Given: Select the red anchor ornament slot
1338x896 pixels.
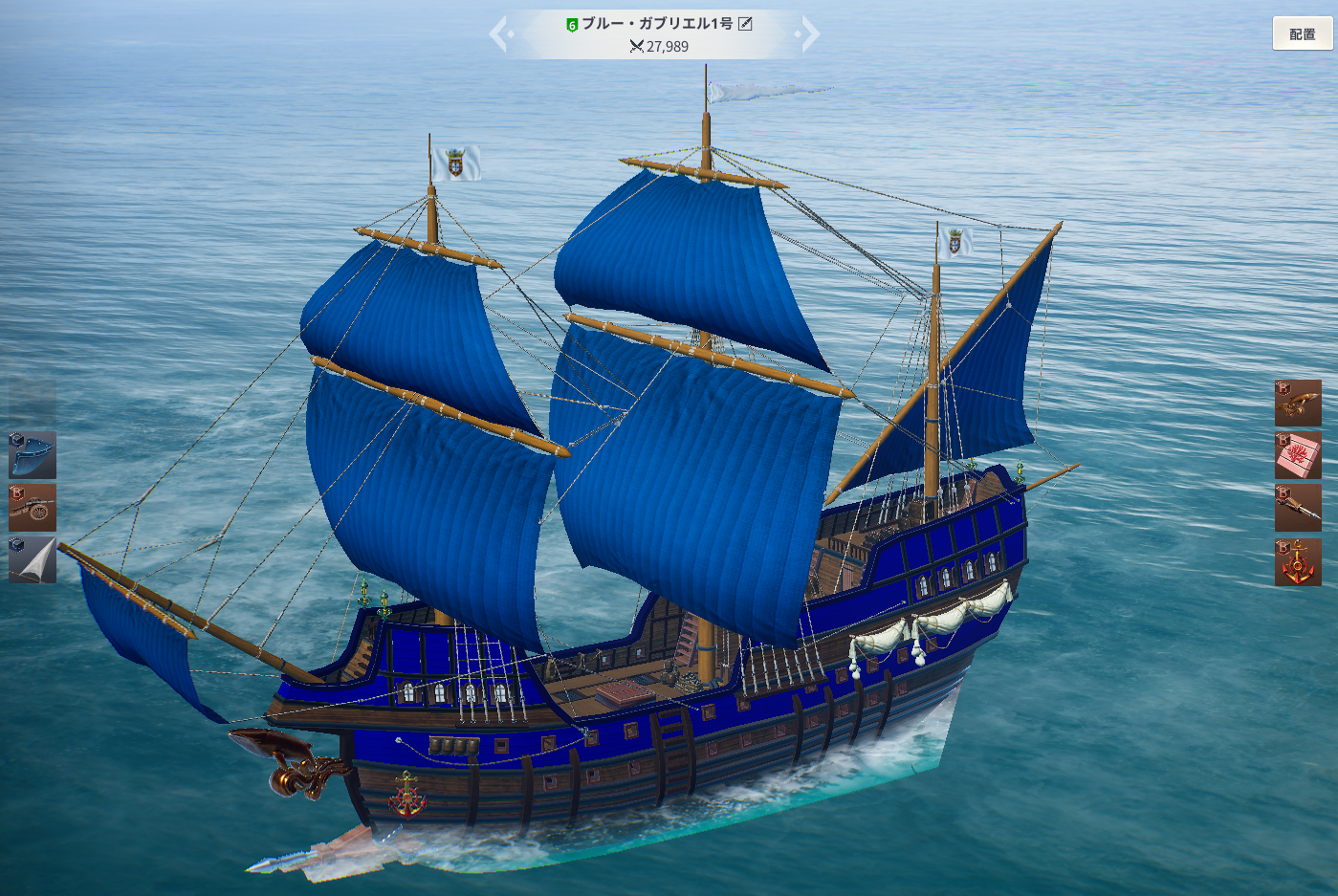Looking at the screenshot, I should point(1298,562).
